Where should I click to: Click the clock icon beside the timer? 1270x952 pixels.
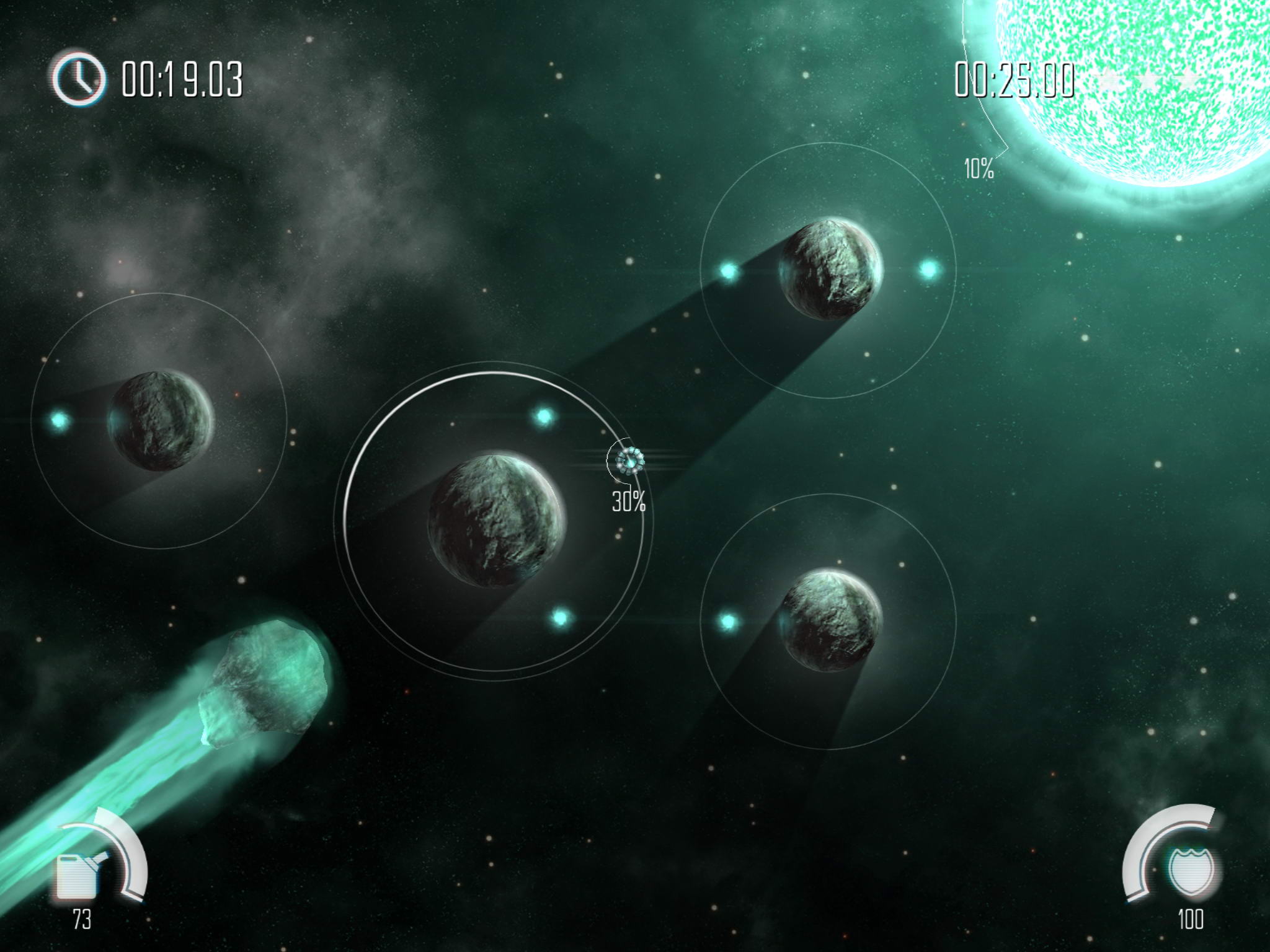pyautogui.click(x=78, y=79)
